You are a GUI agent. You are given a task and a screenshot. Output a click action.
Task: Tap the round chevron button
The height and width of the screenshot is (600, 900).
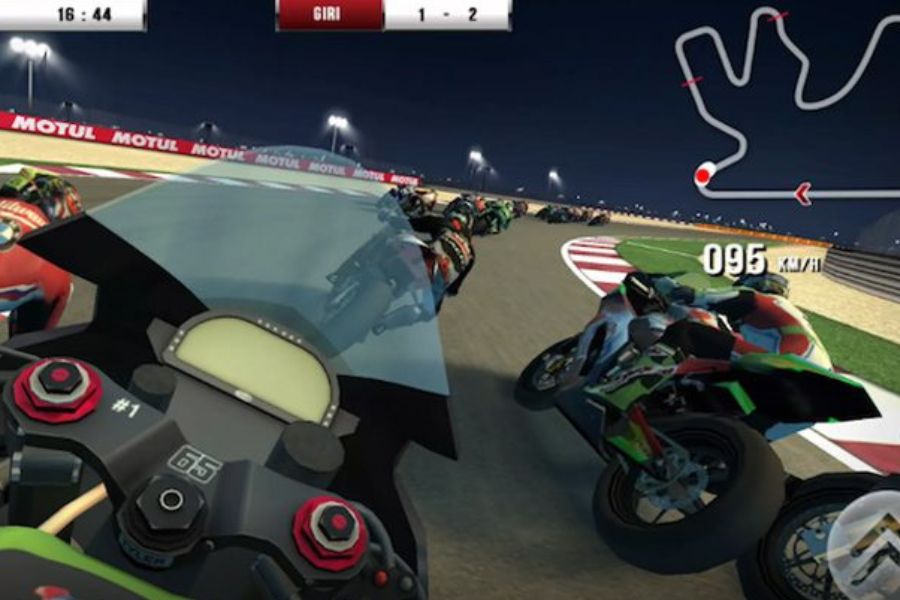(x=868, y=547)
